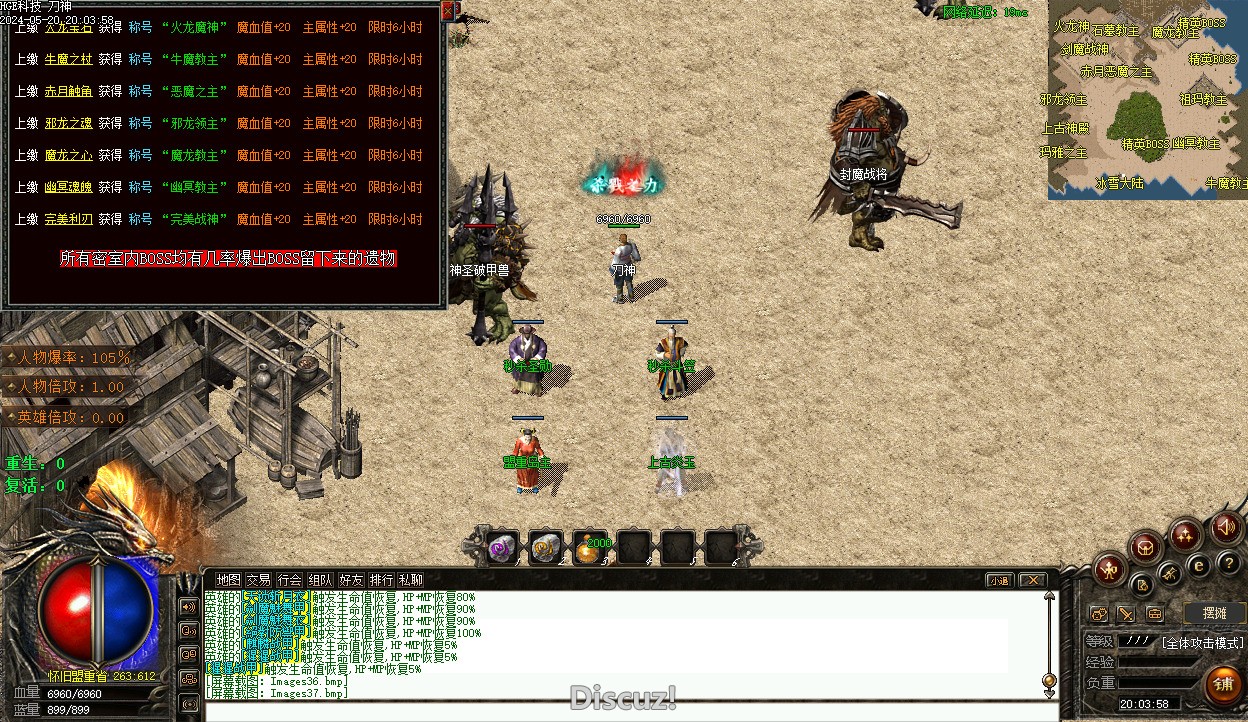The width and height of the screenshot is (1248, 722).
Task: Click the 牛魔之杖 submission link
Action: pyautogui.click(x=68, y=60)
